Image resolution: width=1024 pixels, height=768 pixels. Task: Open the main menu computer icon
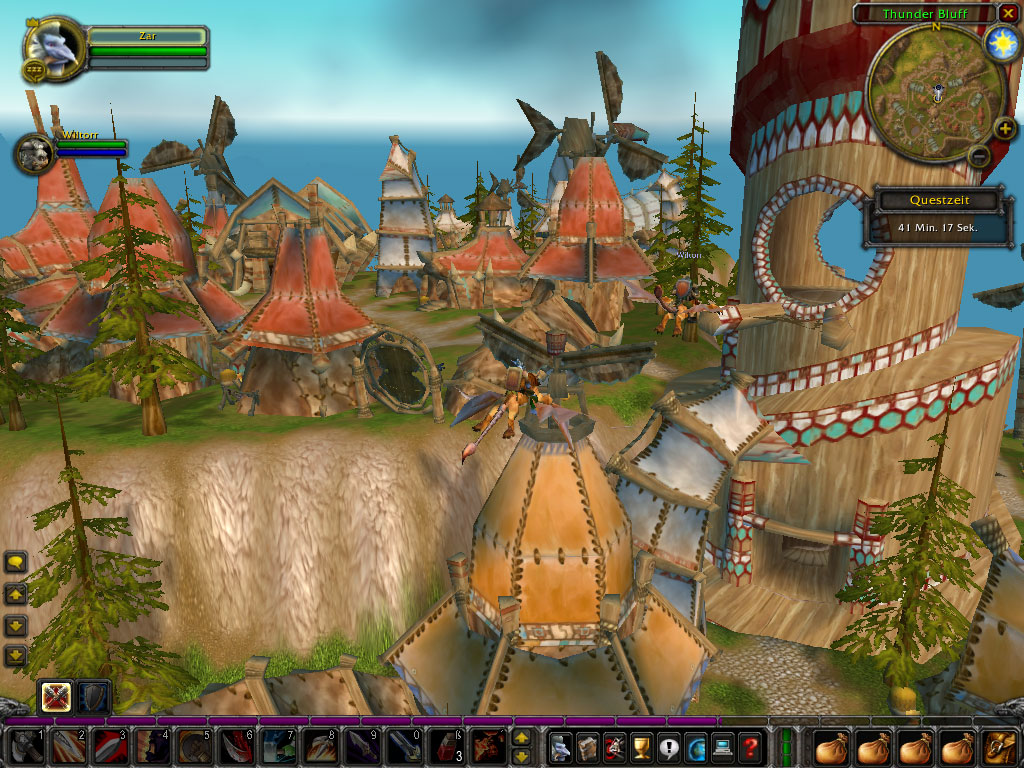[x=722, y=747]
